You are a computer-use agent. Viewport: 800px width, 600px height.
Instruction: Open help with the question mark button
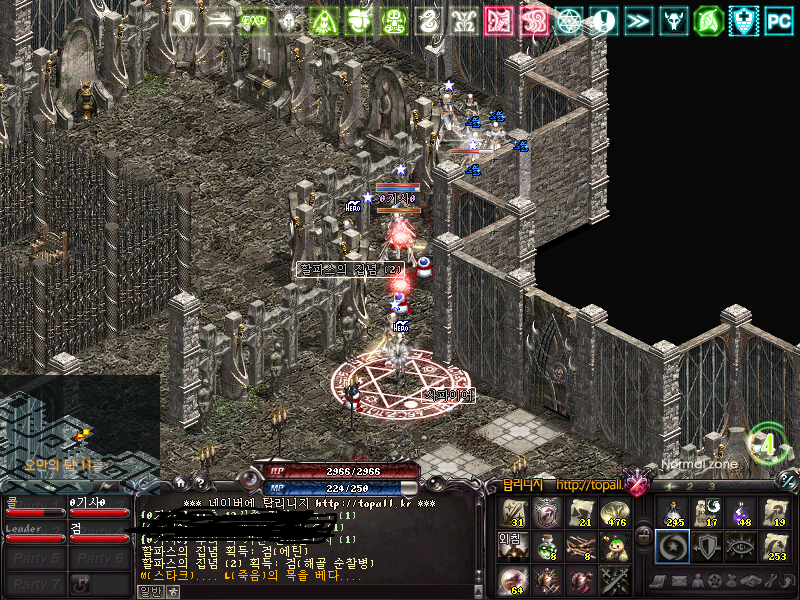coord(200,483)
